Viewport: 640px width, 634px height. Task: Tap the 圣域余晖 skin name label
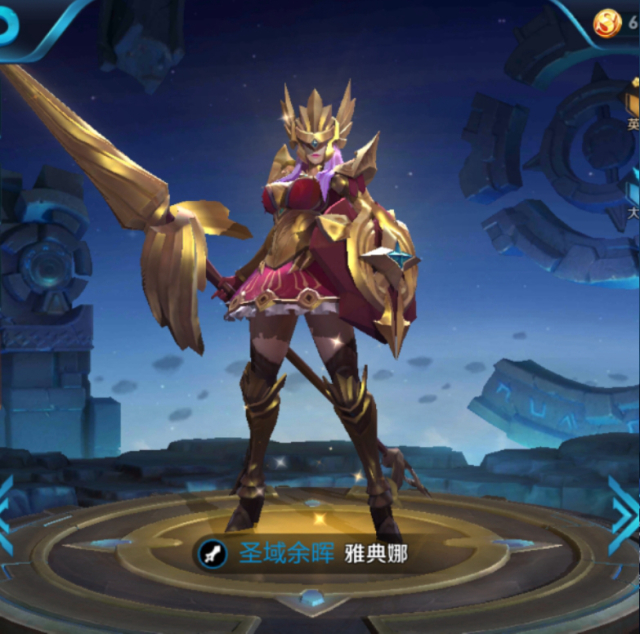(x=275, y=553)
